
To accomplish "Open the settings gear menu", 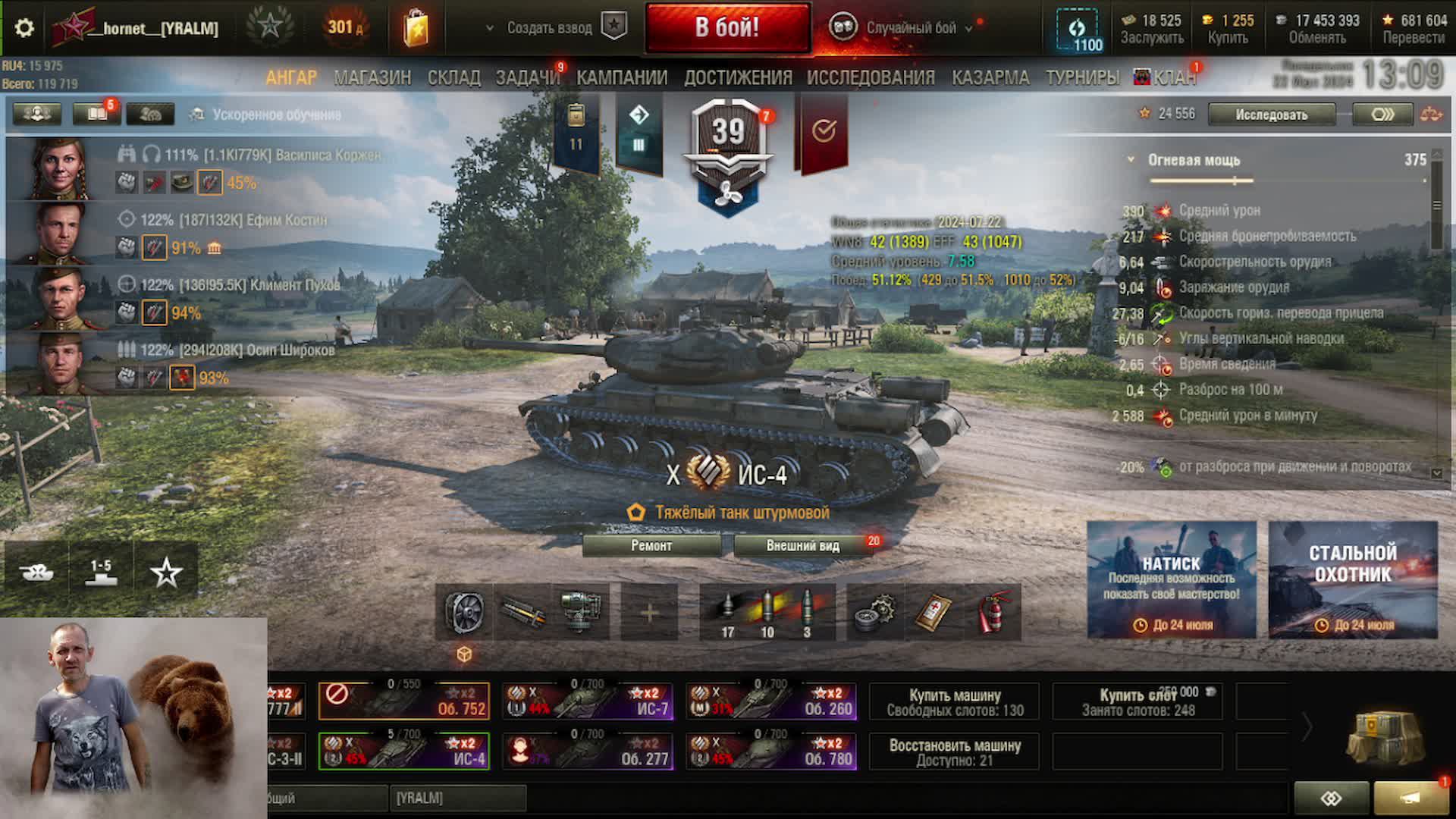I will click(24, 28).
